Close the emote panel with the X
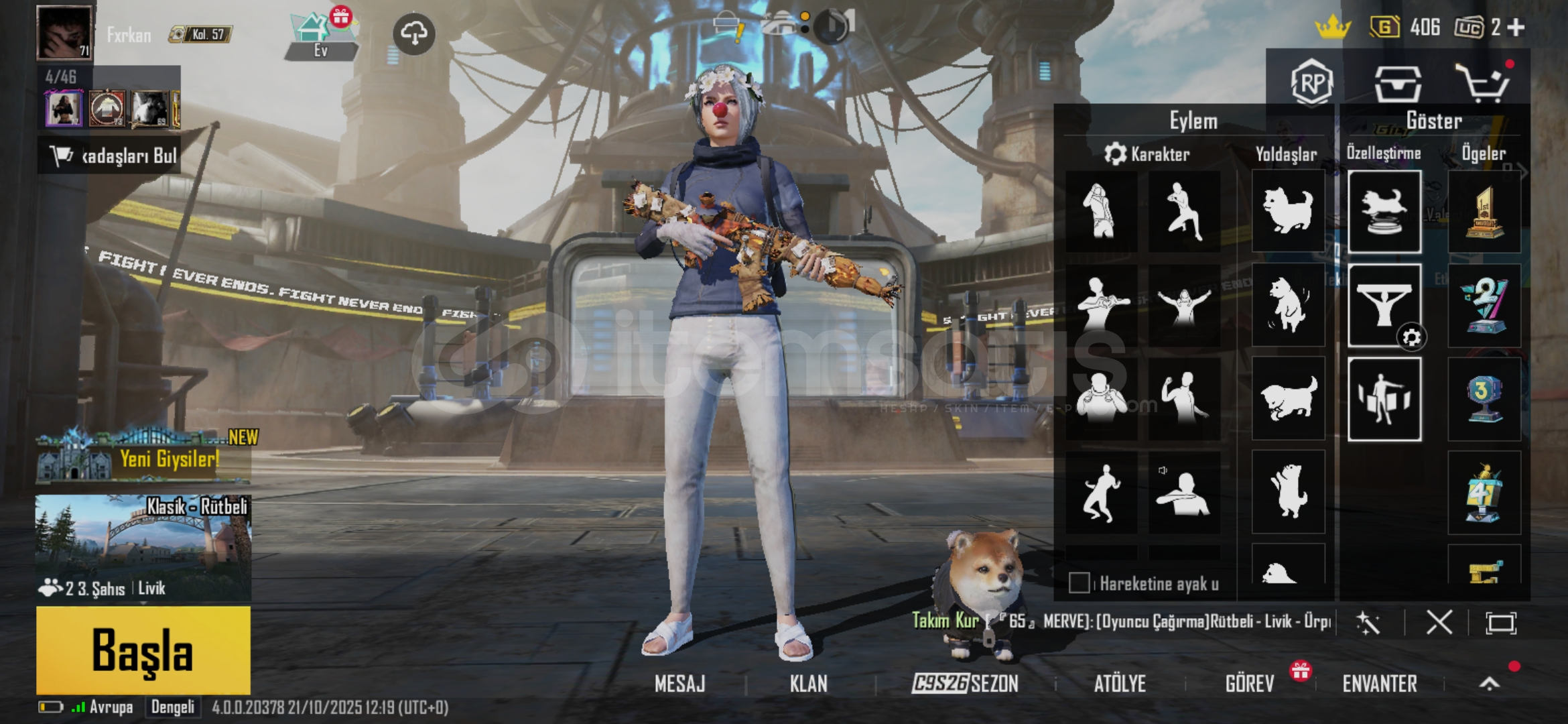1568x724 pixels. click(x=1439, y=623)
